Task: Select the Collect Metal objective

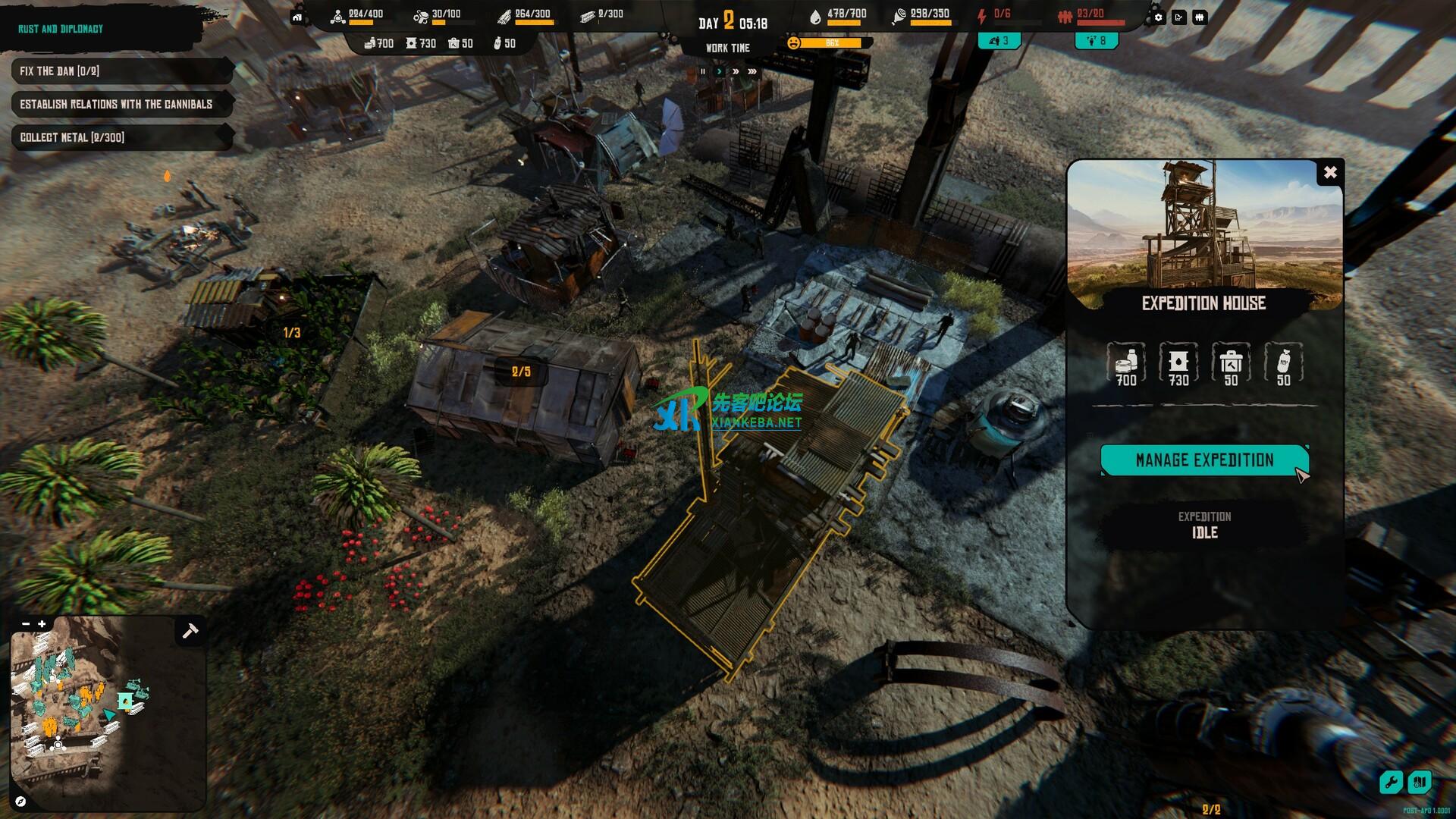Action: pyautogui.click(x=121, y=137)
